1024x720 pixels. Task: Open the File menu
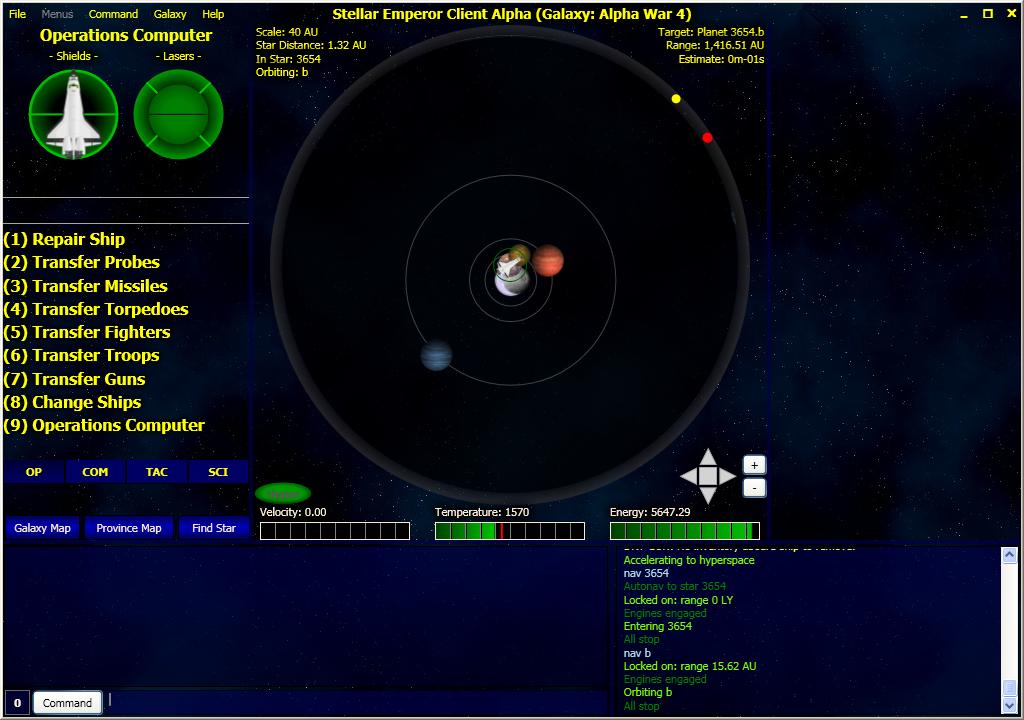click(17, 14)
